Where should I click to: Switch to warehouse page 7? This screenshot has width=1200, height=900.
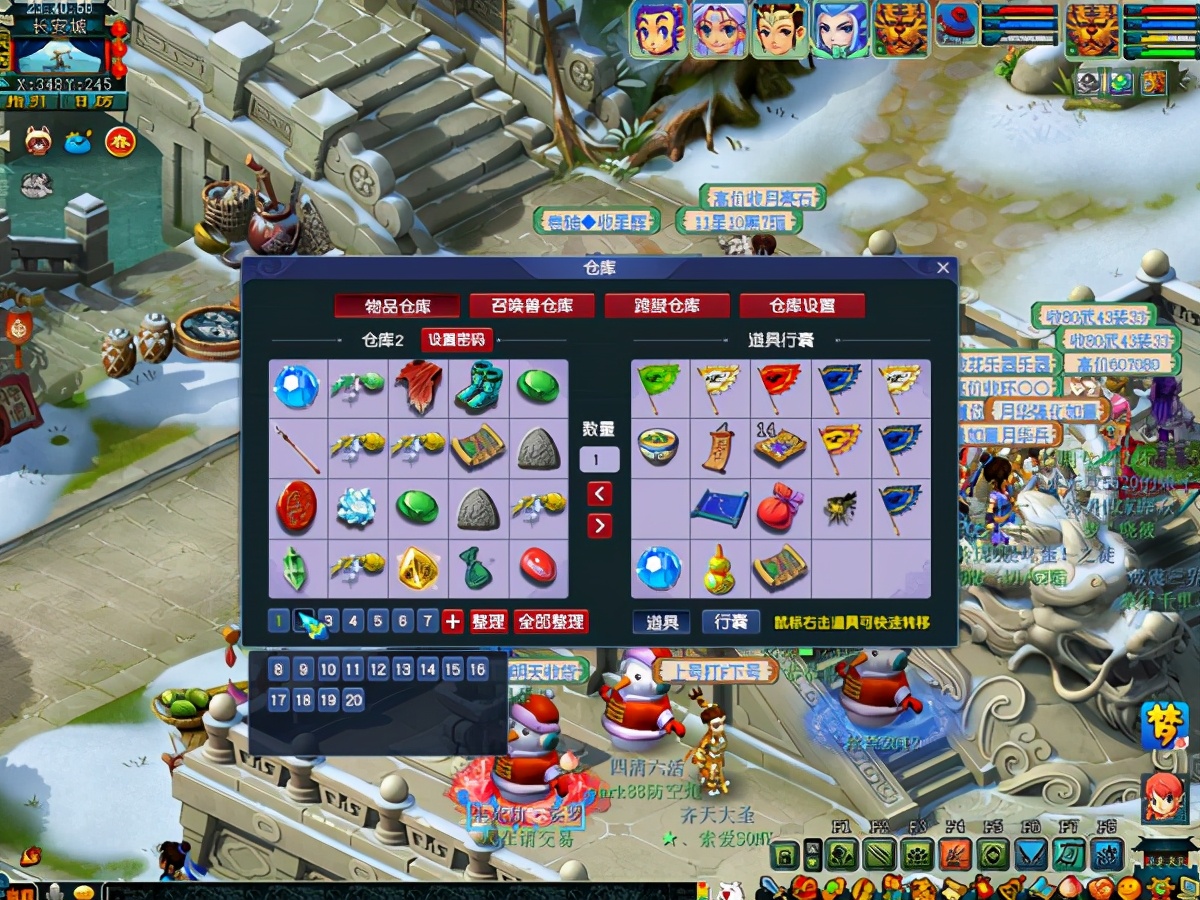[427, 622]
